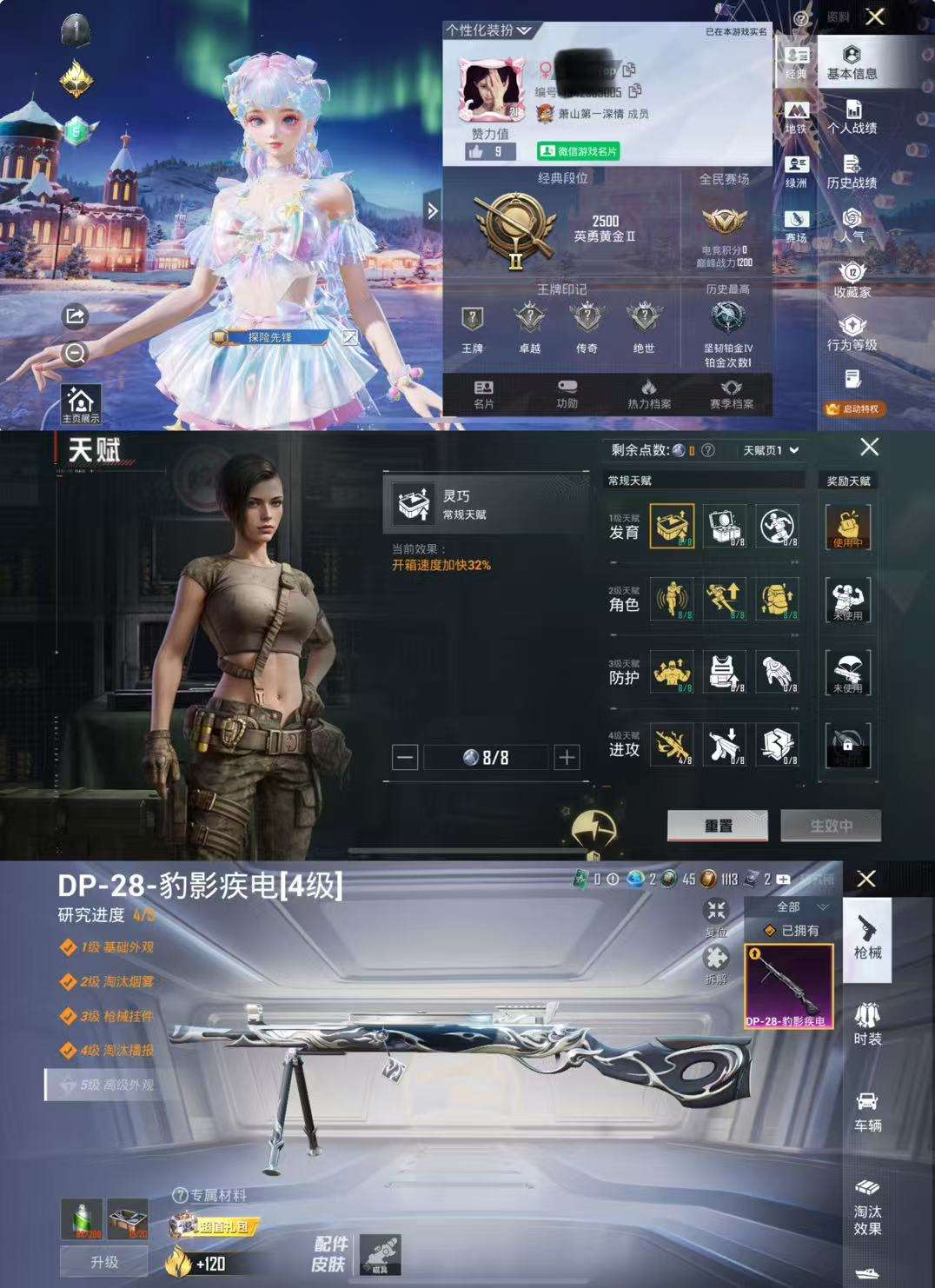Open the 个性化装扮 dropdown
Screen dimensions: 935x1288
(488, 30)
